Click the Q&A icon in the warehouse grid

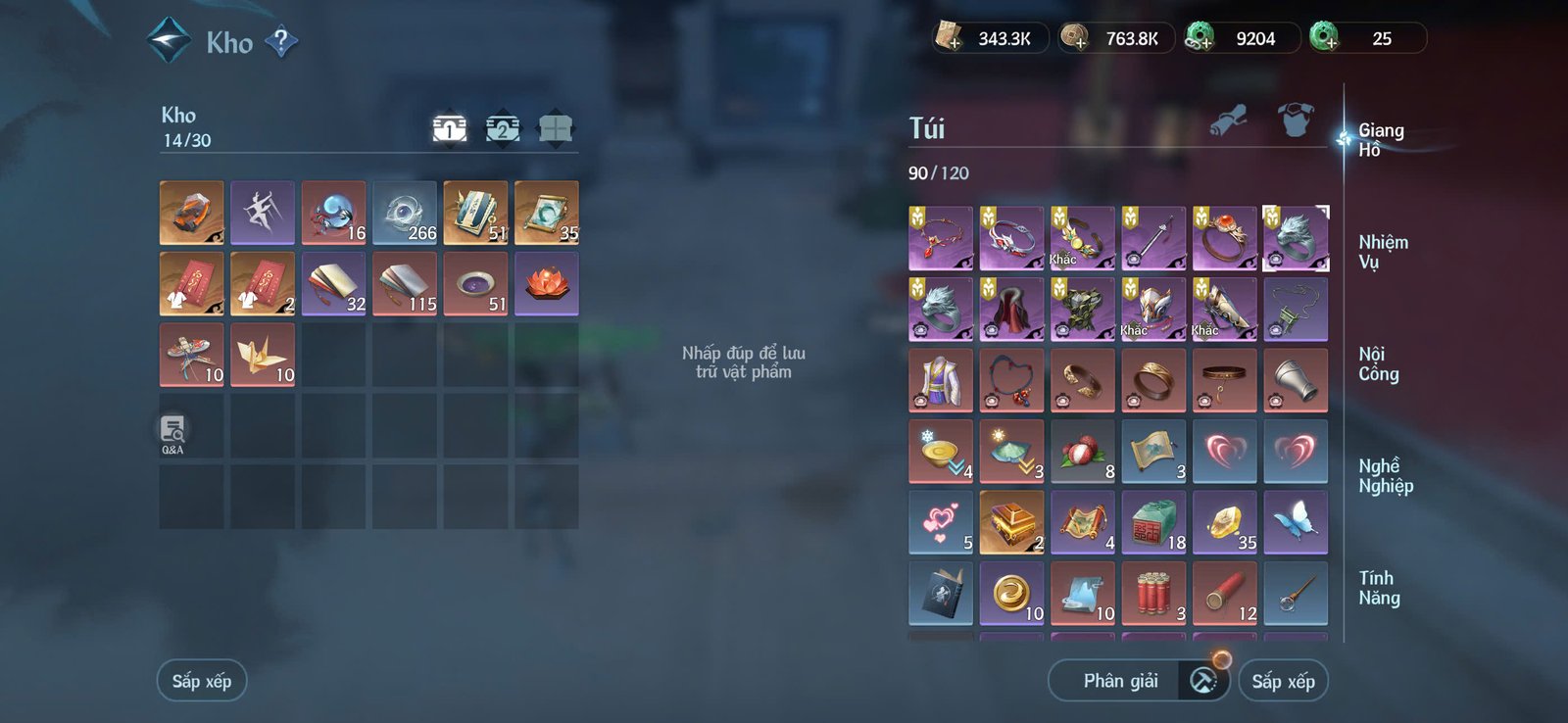coord(173,427)
